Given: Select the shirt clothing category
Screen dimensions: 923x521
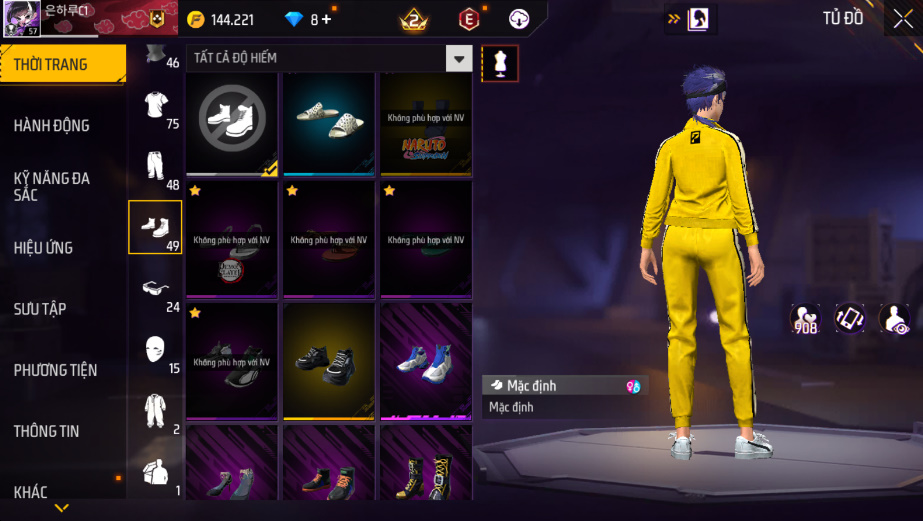Looking at the screenshot, I should pos(155,105).
